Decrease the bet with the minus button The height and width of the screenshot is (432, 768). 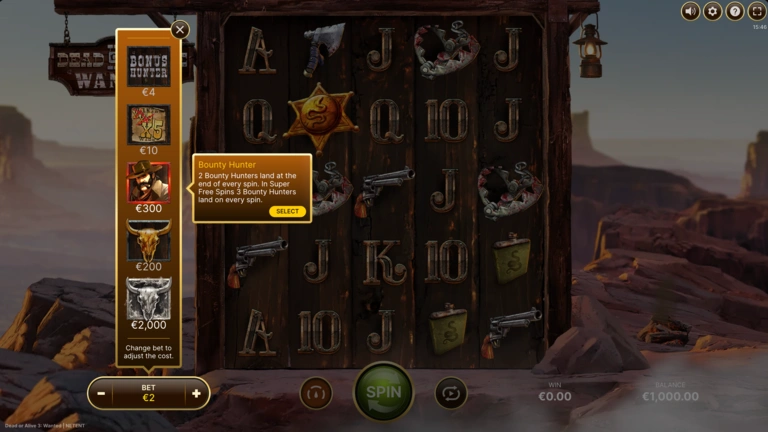(102, 393)
